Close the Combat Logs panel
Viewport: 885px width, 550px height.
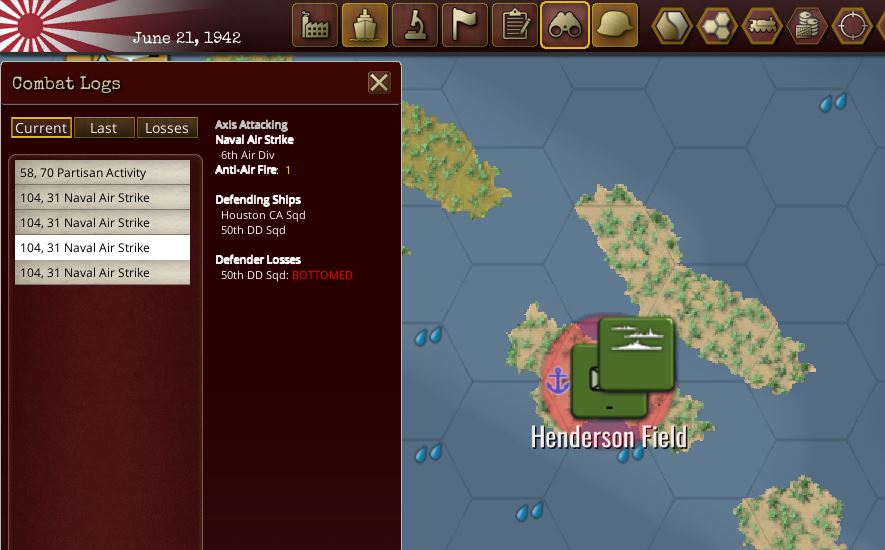pos(379,83)
